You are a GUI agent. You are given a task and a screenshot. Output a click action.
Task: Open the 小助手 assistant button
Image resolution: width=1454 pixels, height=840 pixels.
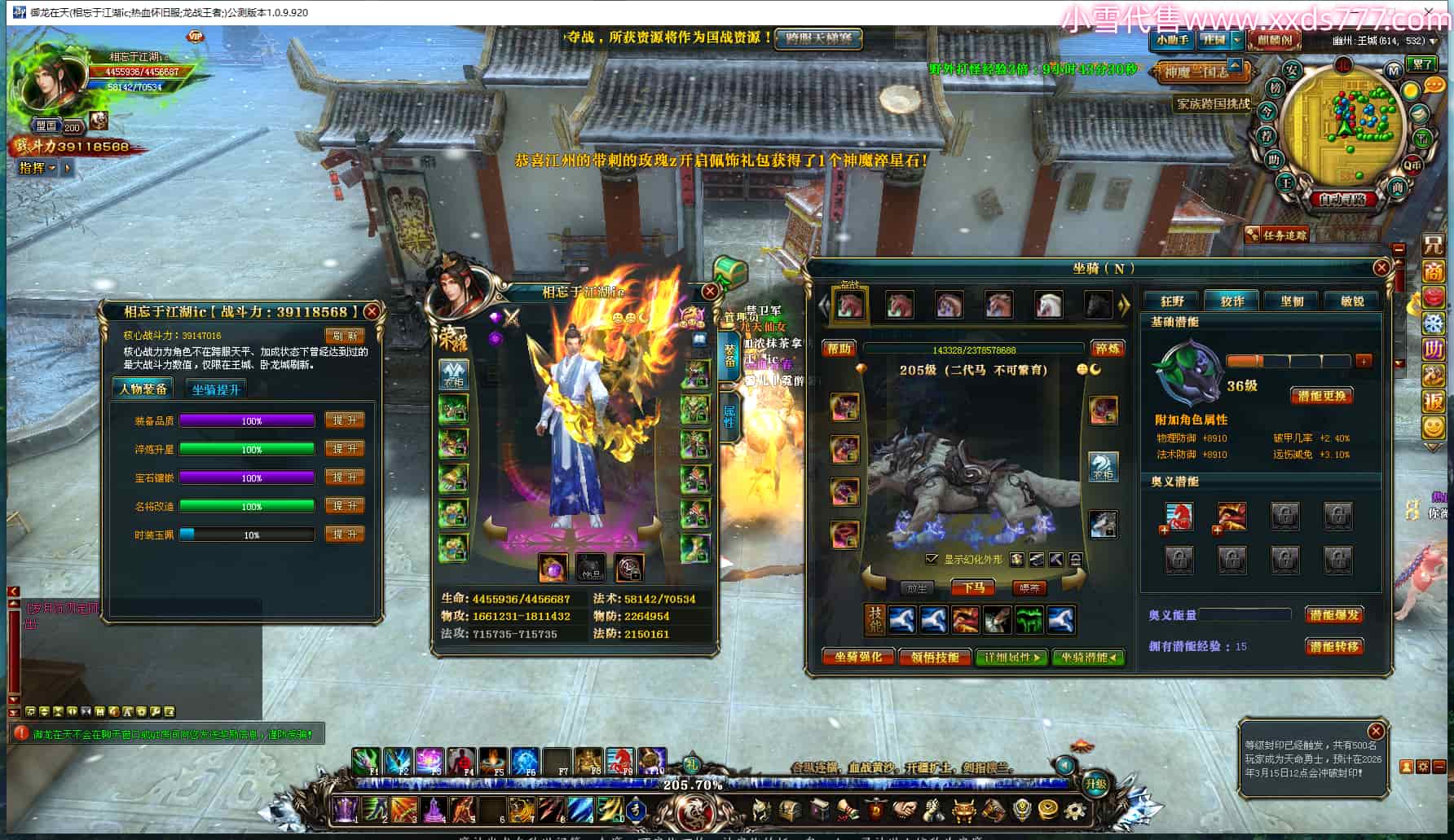1171,39
